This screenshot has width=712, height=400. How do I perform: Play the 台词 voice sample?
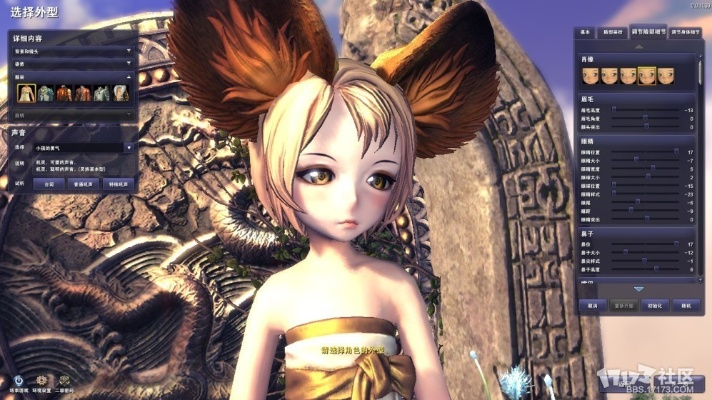50,184
